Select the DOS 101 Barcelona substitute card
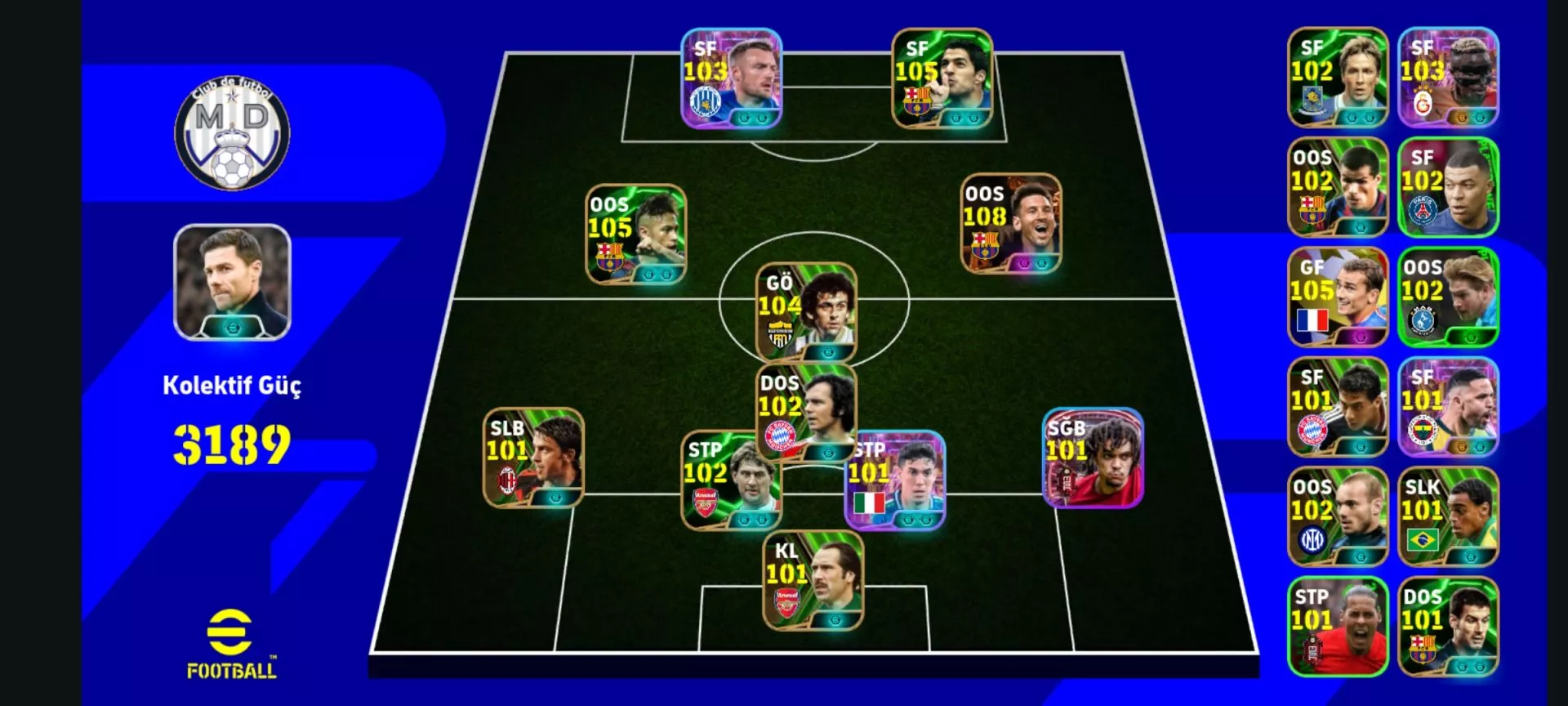Screen dimensions: 1568x706 point(1448,627)
